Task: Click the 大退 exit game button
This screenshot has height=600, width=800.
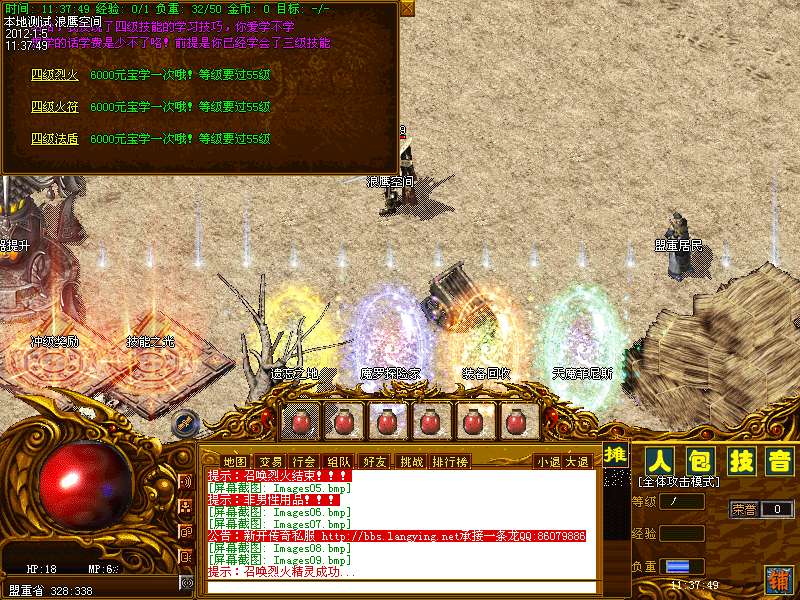Action: (577, 461)
